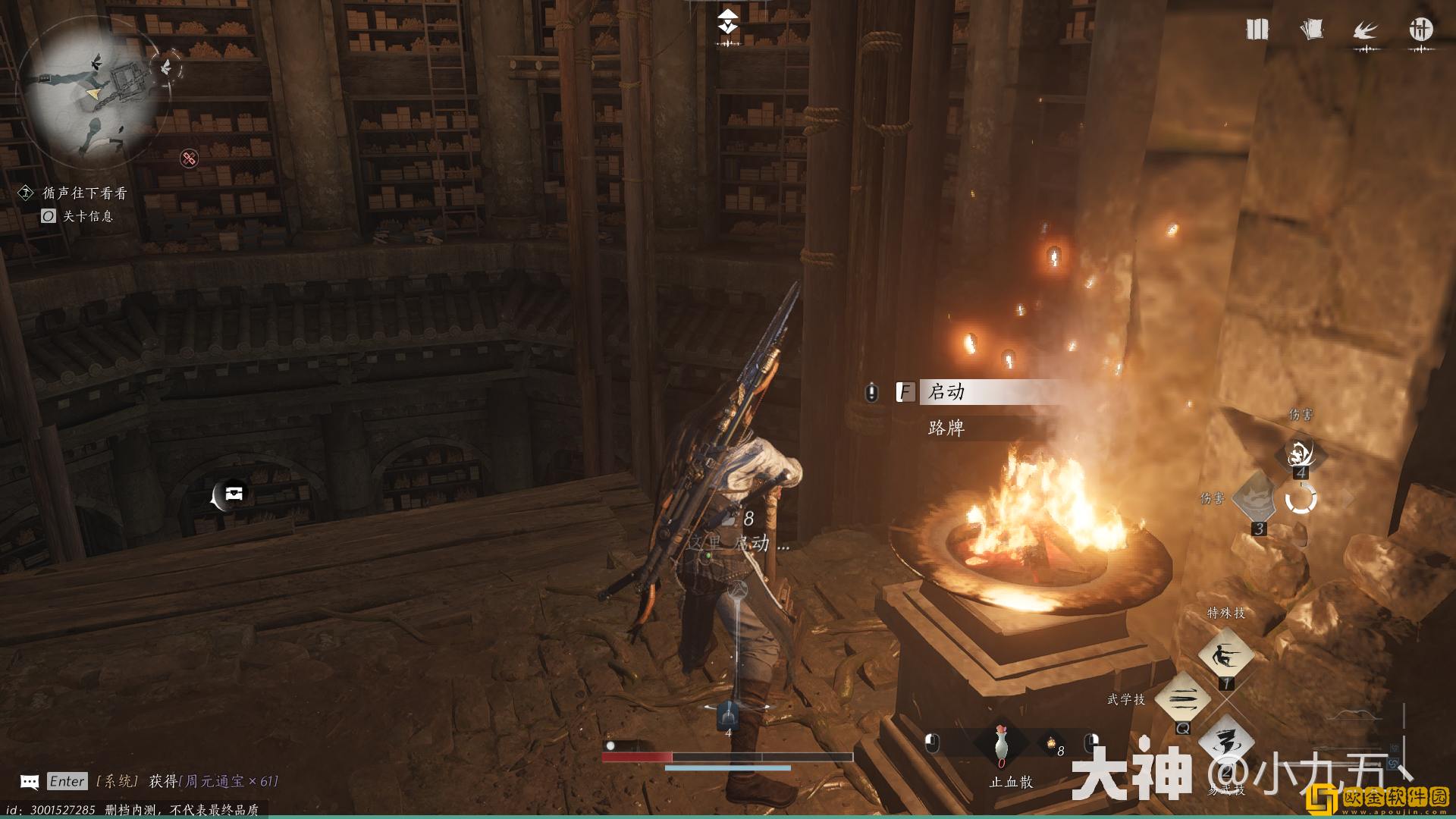
Task: Open the swallow bird icon menu
Action: [x=1365, y=30]
